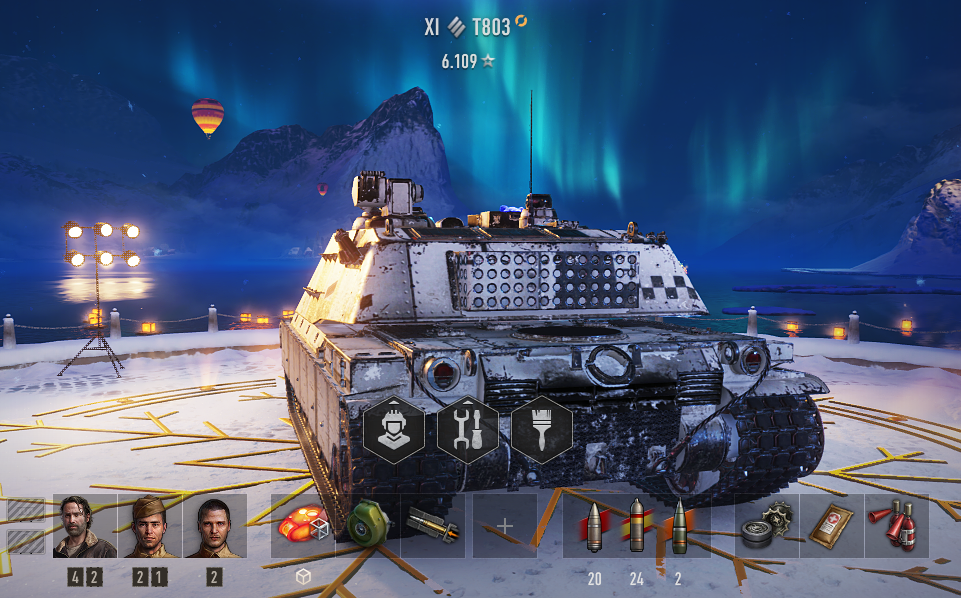Add equipment in the empty plus slot
This screenshot has height=598, width=961.
505,526
